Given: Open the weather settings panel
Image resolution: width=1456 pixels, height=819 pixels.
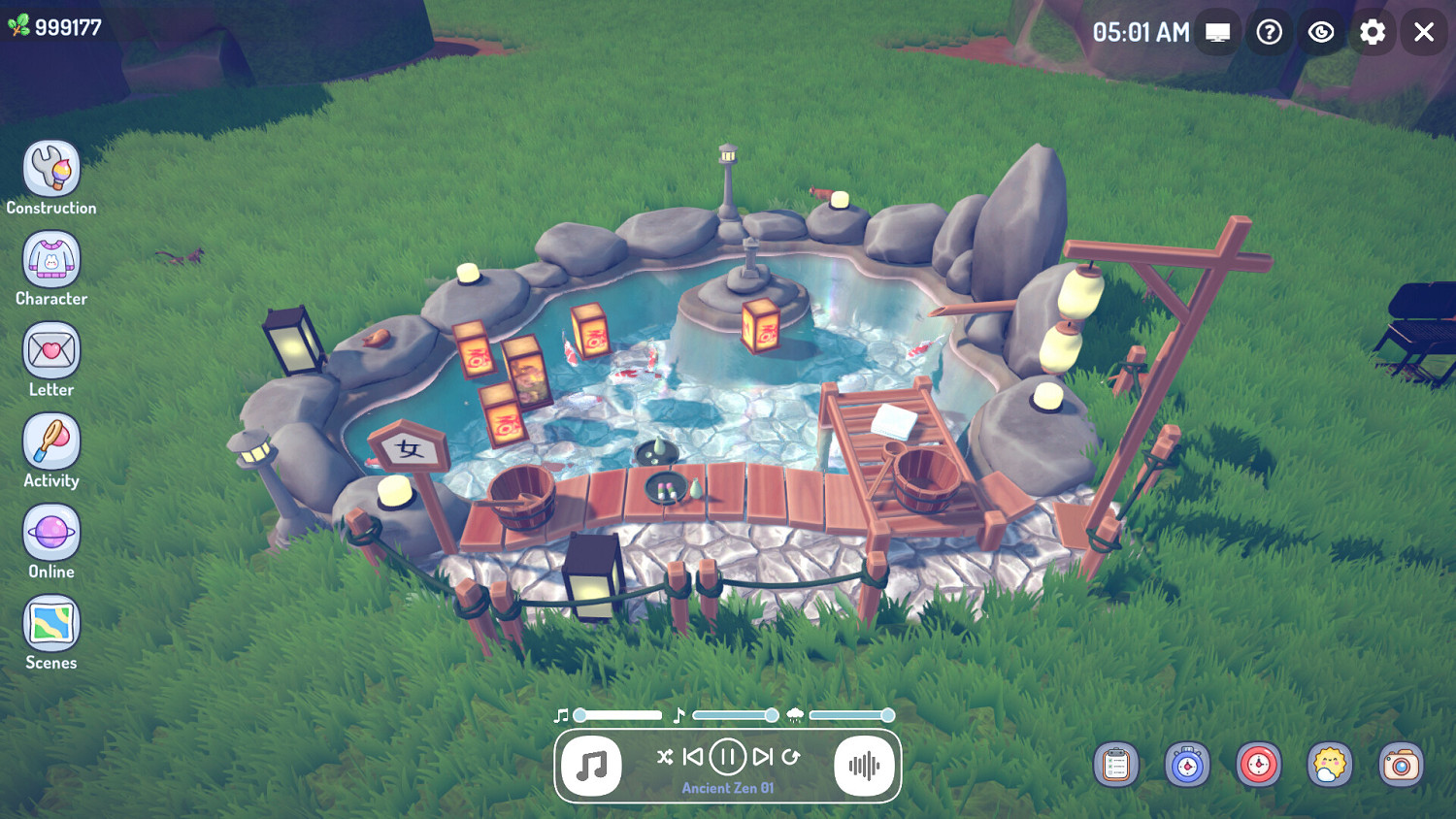Looking at the screenshot, I should click(x=1328, y=765).
